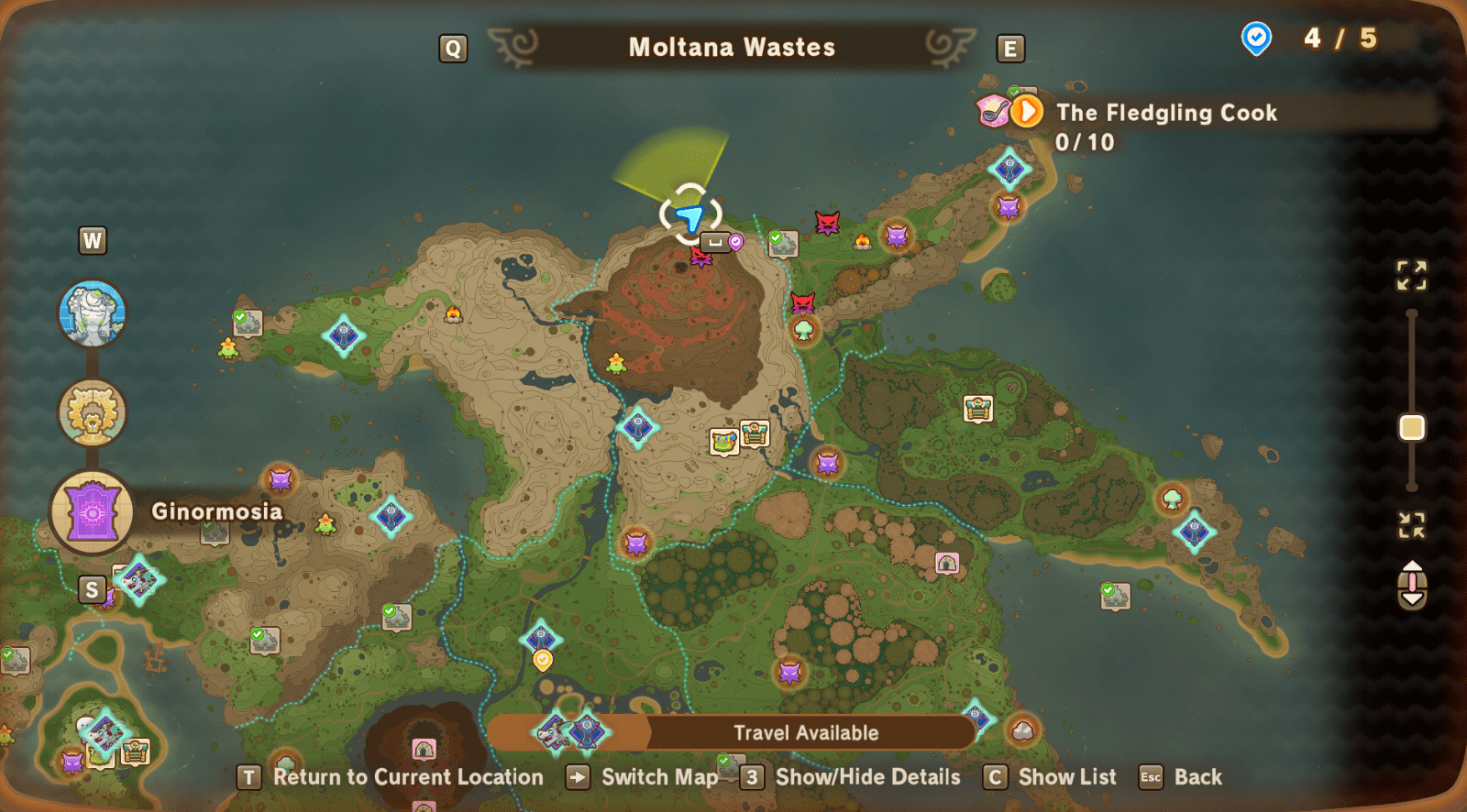Switch to the next region with the E tab

(x=1010, y=48)
